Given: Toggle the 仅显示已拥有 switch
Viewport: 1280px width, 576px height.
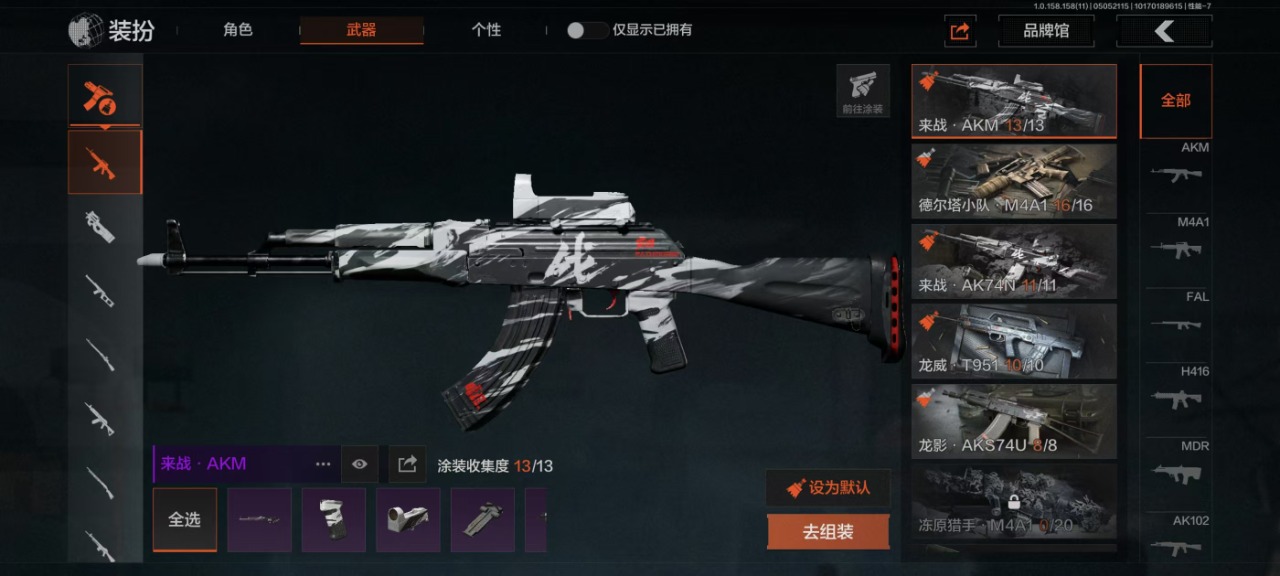Looking at the screenshot, I should pyautogui.click(x=585, y=30).
